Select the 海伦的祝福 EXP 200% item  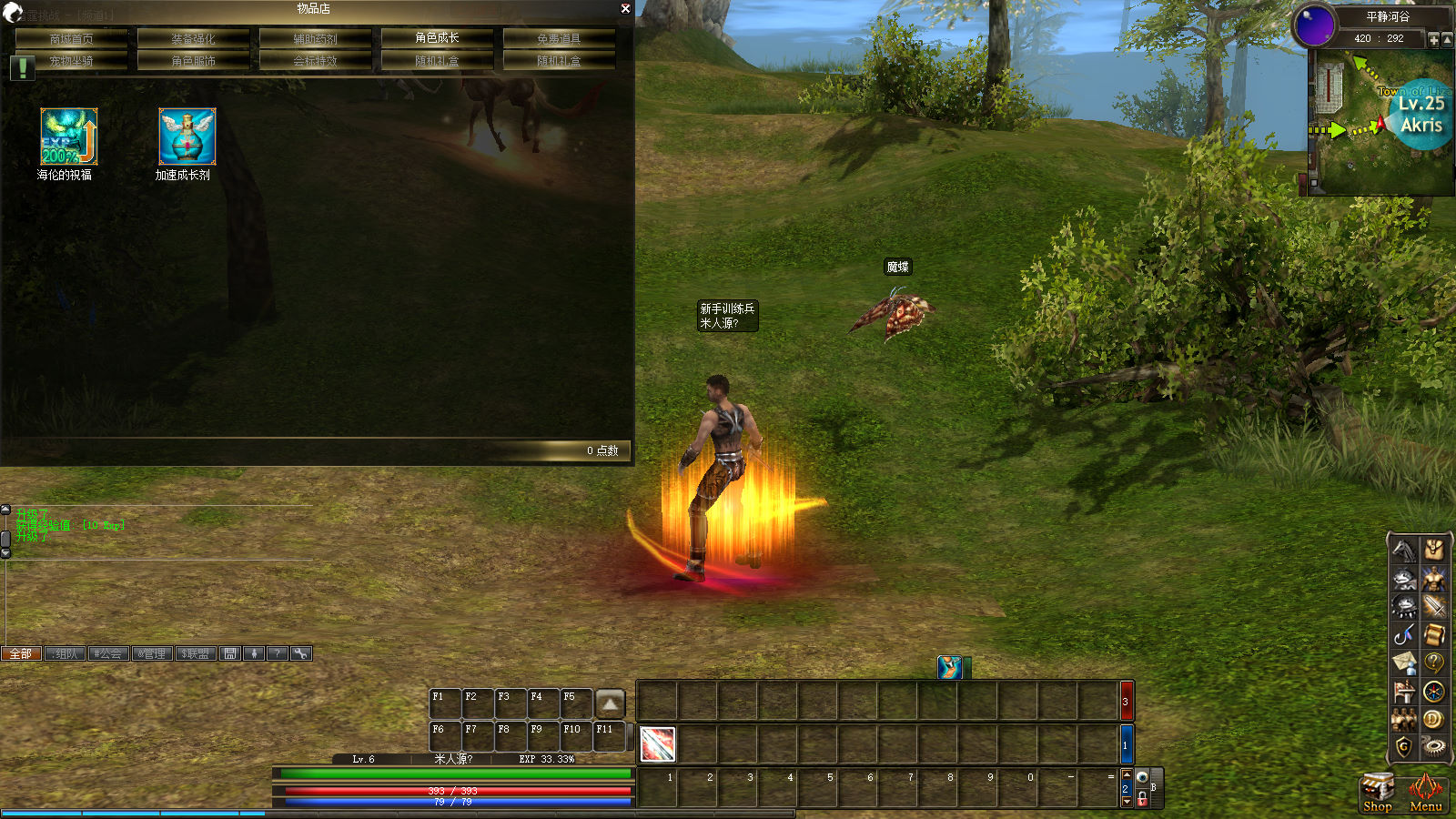tap(68, 136)
